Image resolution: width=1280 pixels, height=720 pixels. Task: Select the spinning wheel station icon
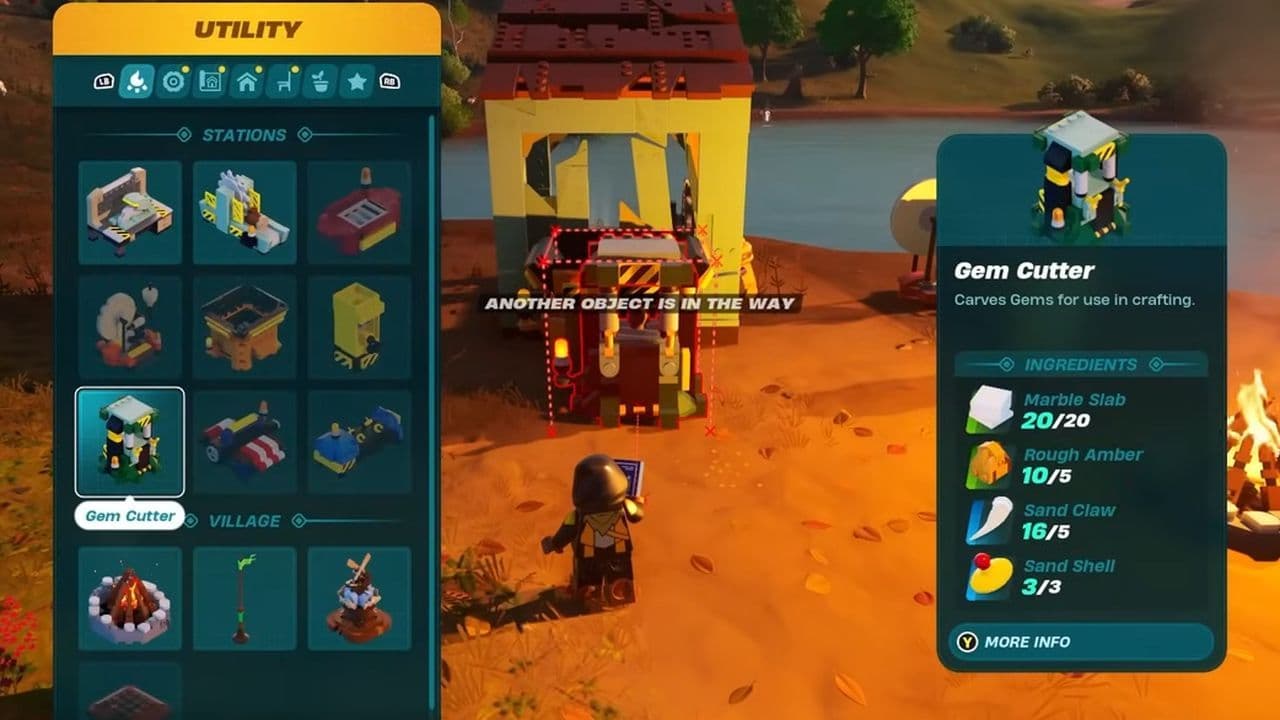[130, 325]
